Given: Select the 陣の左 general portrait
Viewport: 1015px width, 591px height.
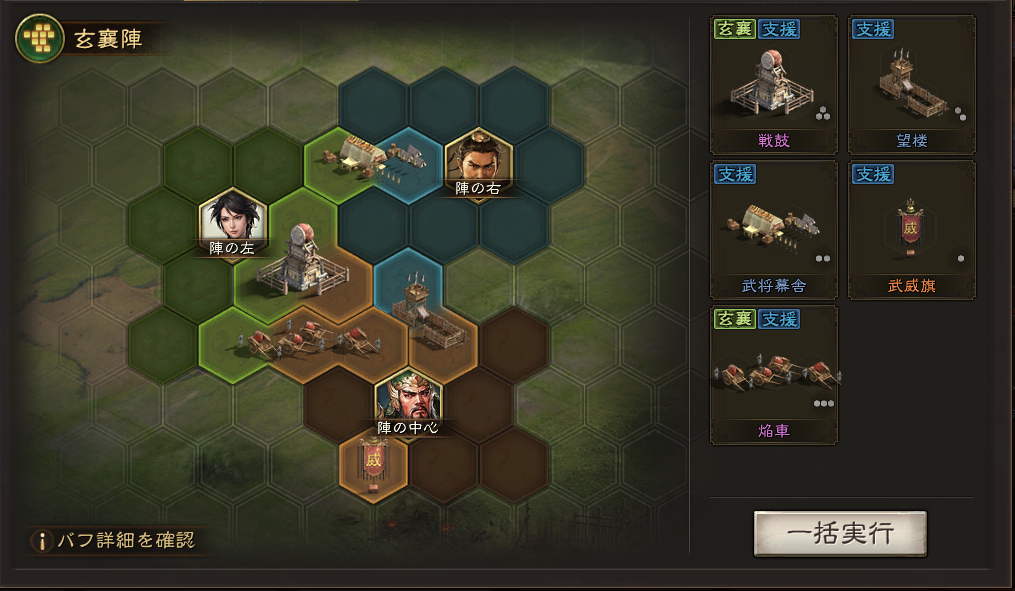Looking at the screenshot, I should tap(233, 219).
